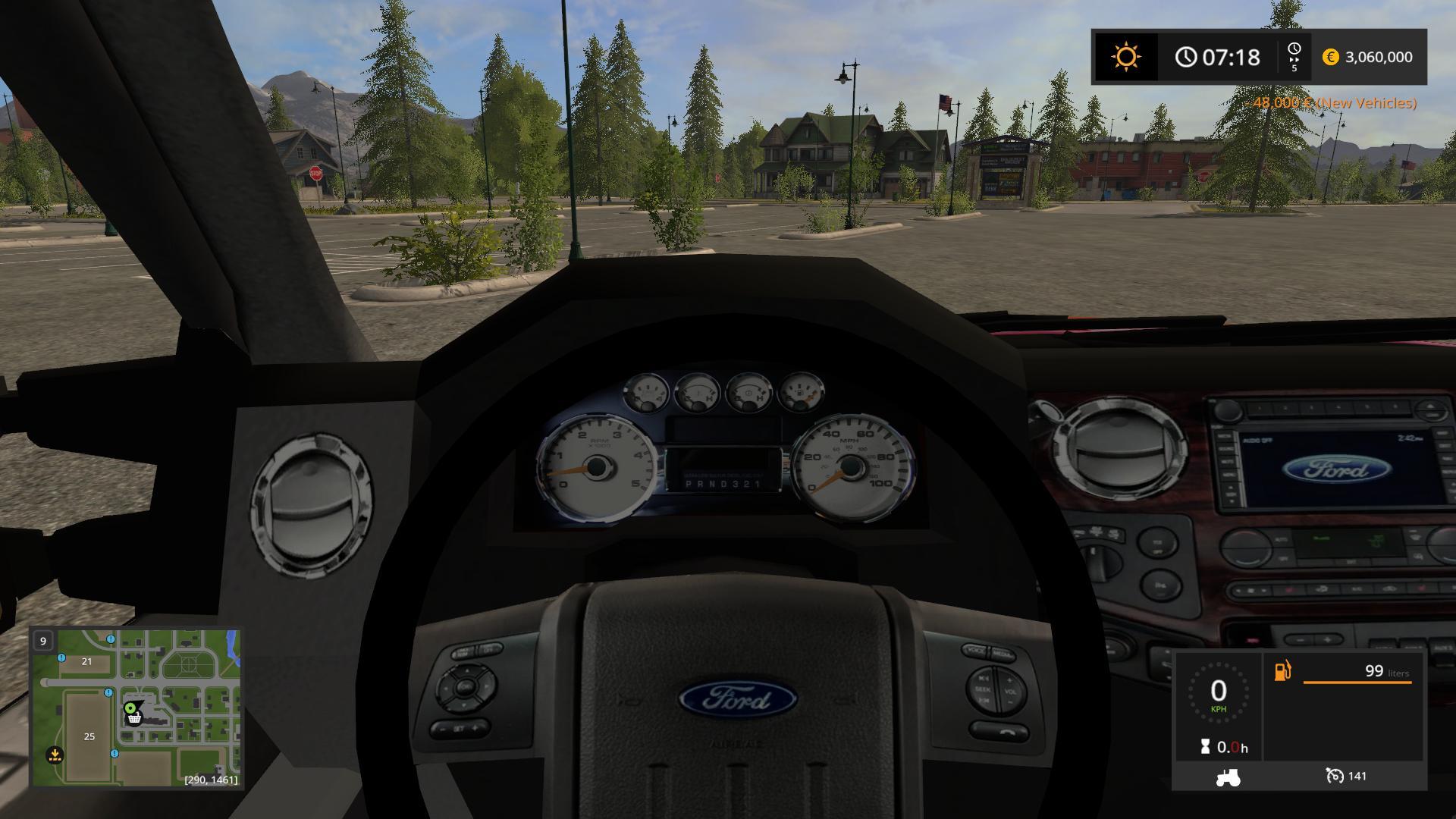1456x819 pixels.
Task: Click the green player position marker on minimap
Action: pyautogui.click(x=130, y=708)
